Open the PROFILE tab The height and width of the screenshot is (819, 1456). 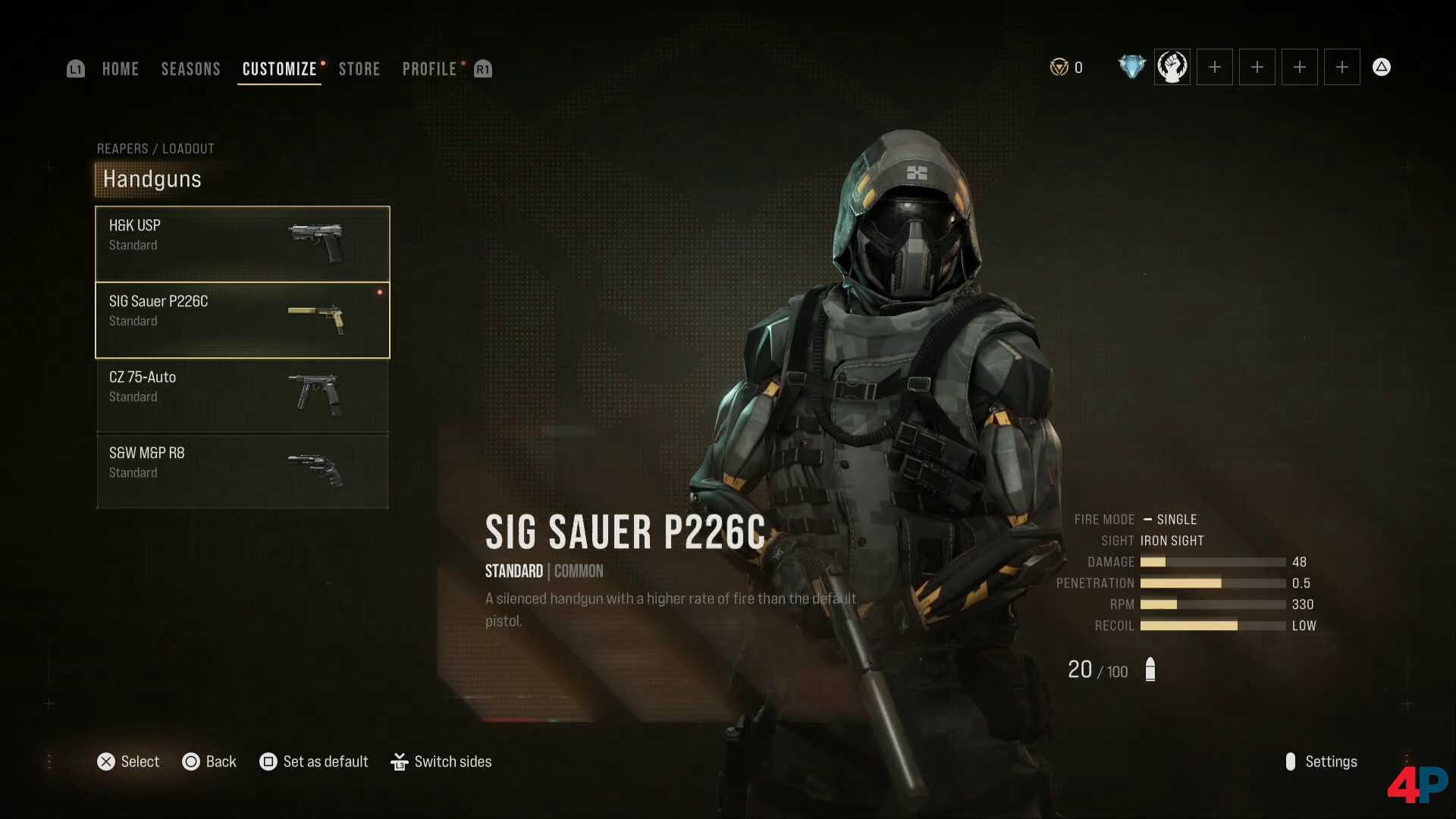tap(429, 69)
